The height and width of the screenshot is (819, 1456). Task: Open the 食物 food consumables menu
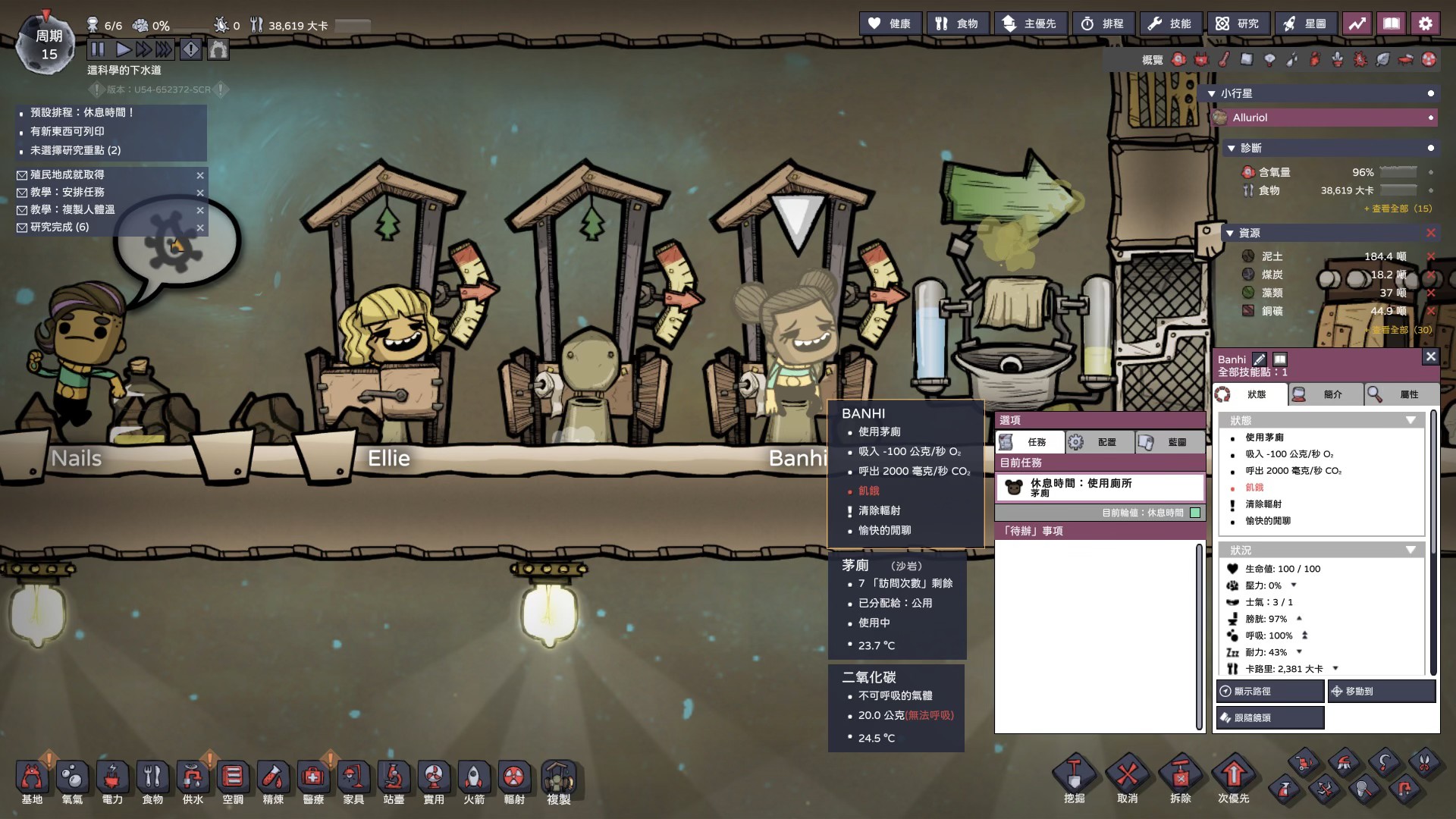pos(957,24)
